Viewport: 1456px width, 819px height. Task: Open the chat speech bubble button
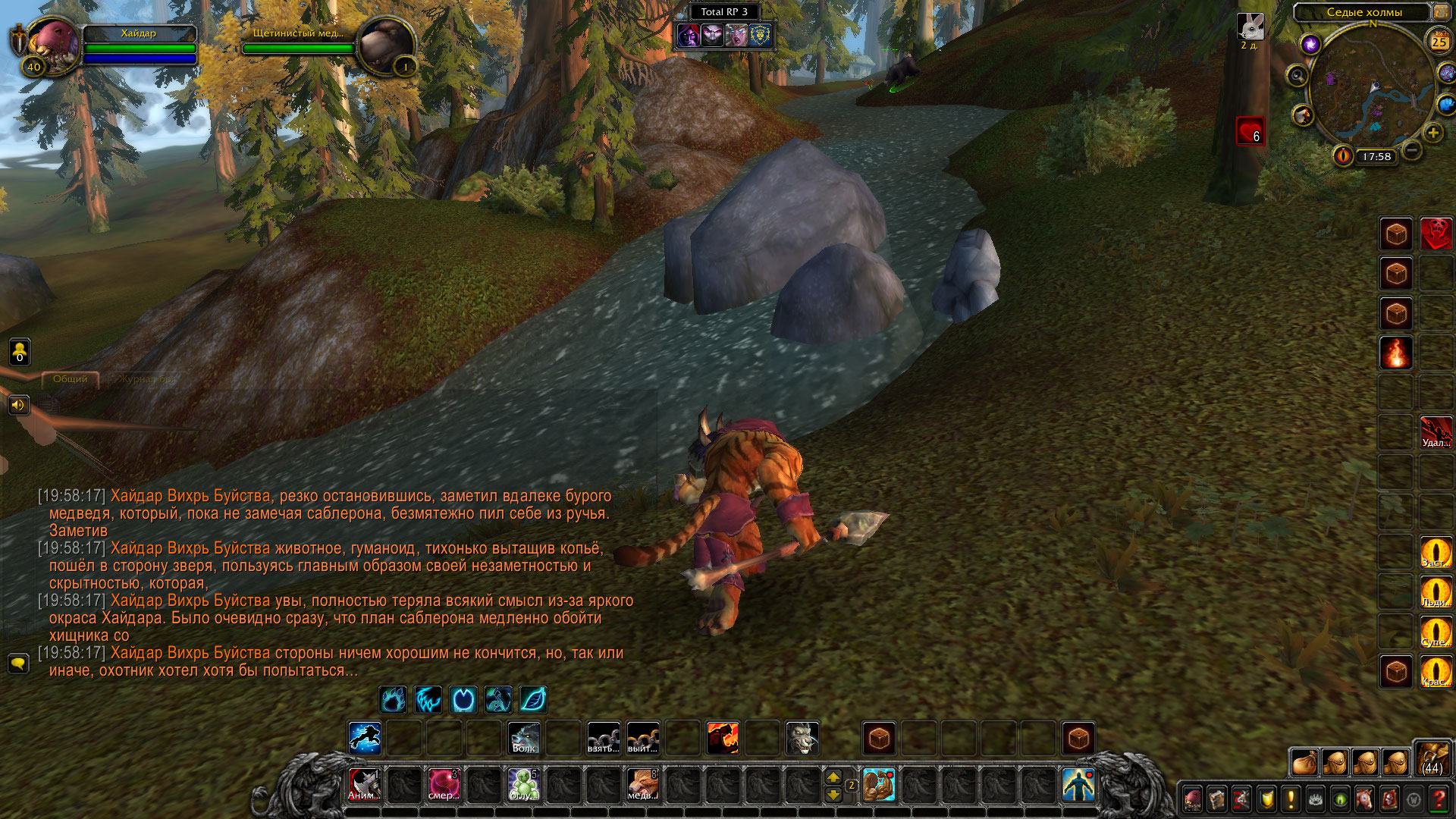[18, 664]
